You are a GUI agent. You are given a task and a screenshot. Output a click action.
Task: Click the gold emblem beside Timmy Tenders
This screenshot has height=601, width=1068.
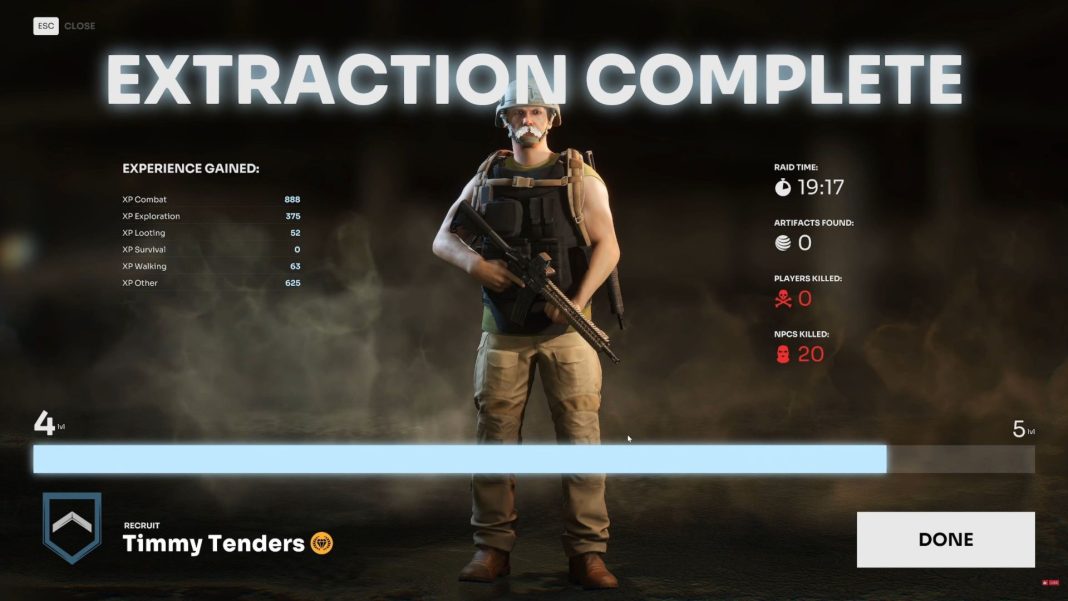coord(322,544)
